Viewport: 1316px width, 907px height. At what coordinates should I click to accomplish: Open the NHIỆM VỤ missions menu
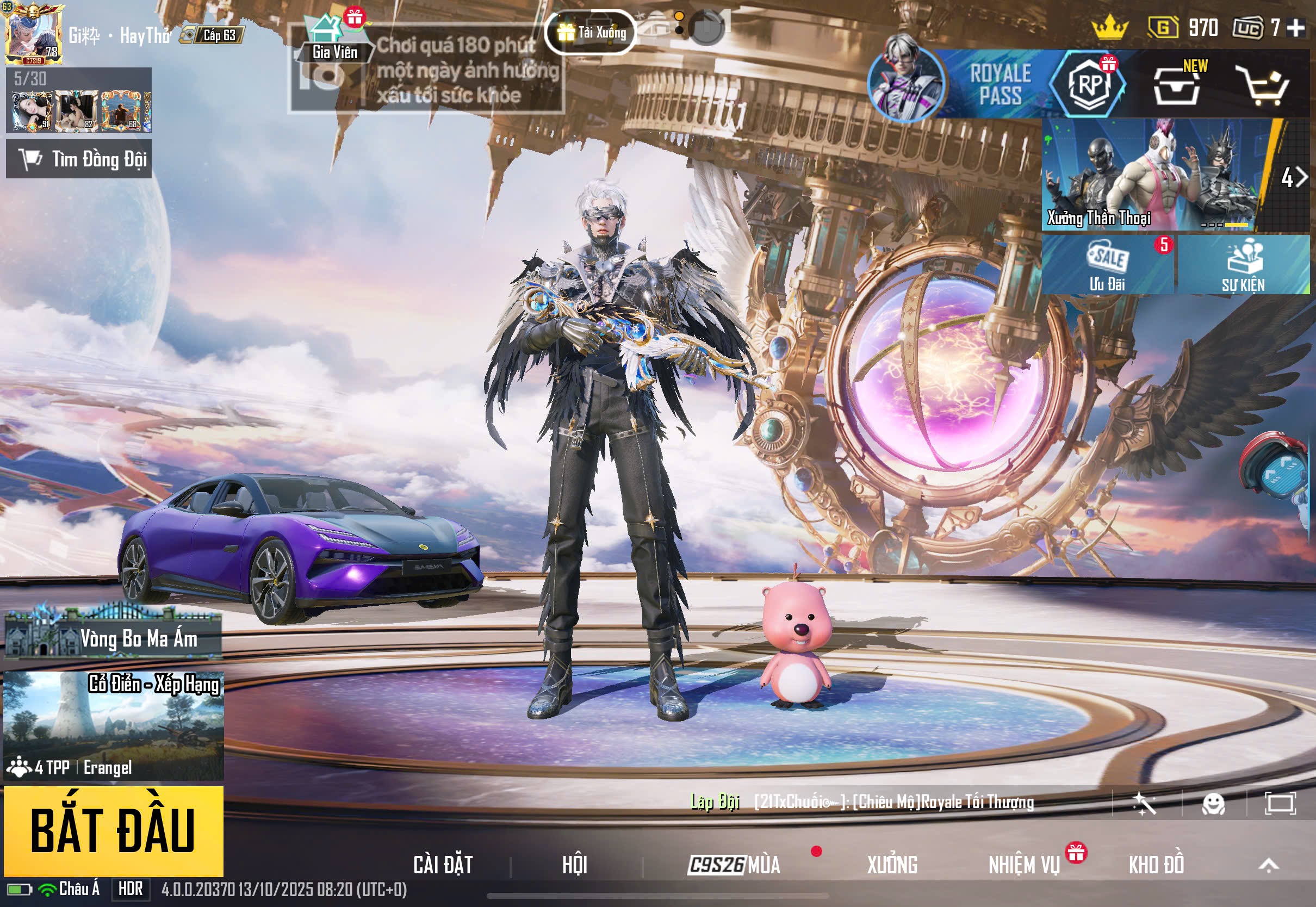1024,865
